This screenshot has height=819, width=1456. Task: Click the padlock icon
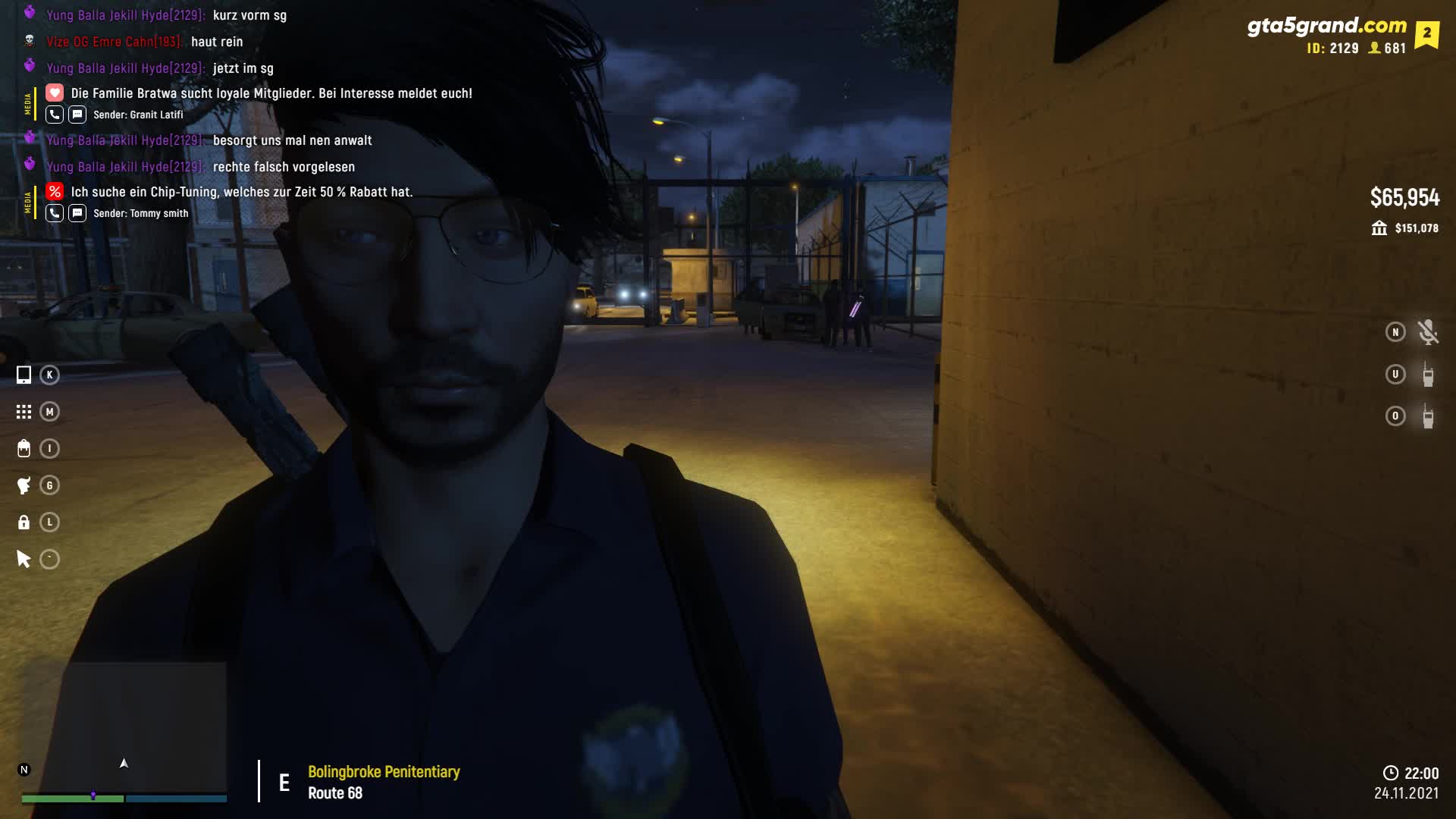point(24,522)
